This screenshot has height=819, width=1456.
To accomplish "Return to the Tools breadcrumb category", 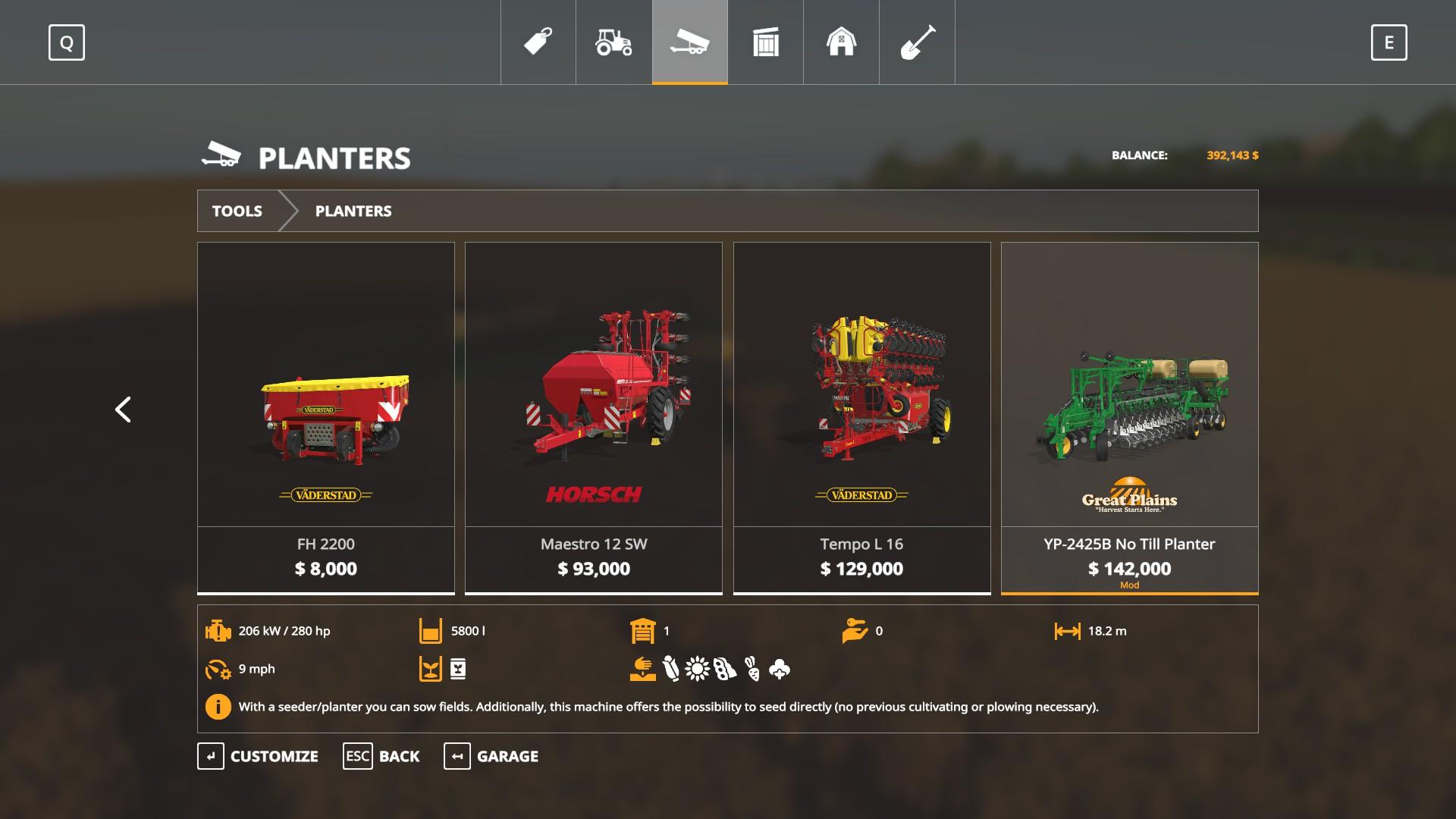I will 237,211.
